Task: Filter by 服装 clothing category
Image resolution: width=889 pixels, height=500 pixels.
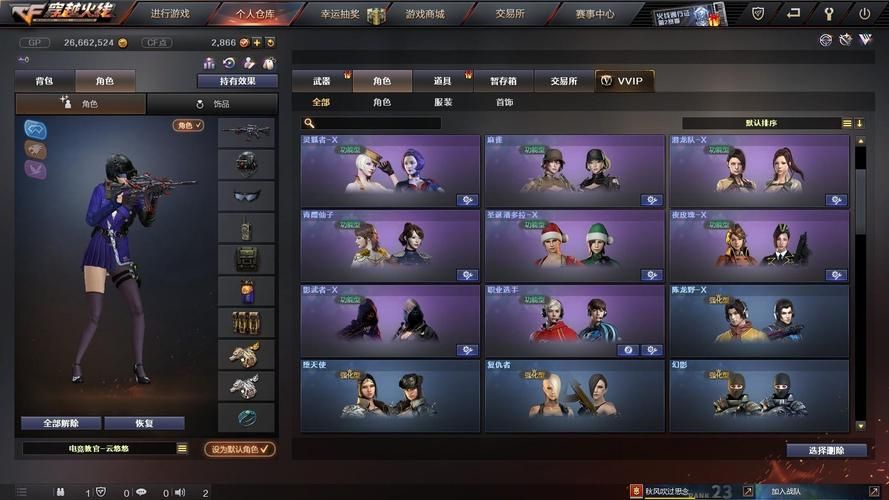Action: pos(443,102)
